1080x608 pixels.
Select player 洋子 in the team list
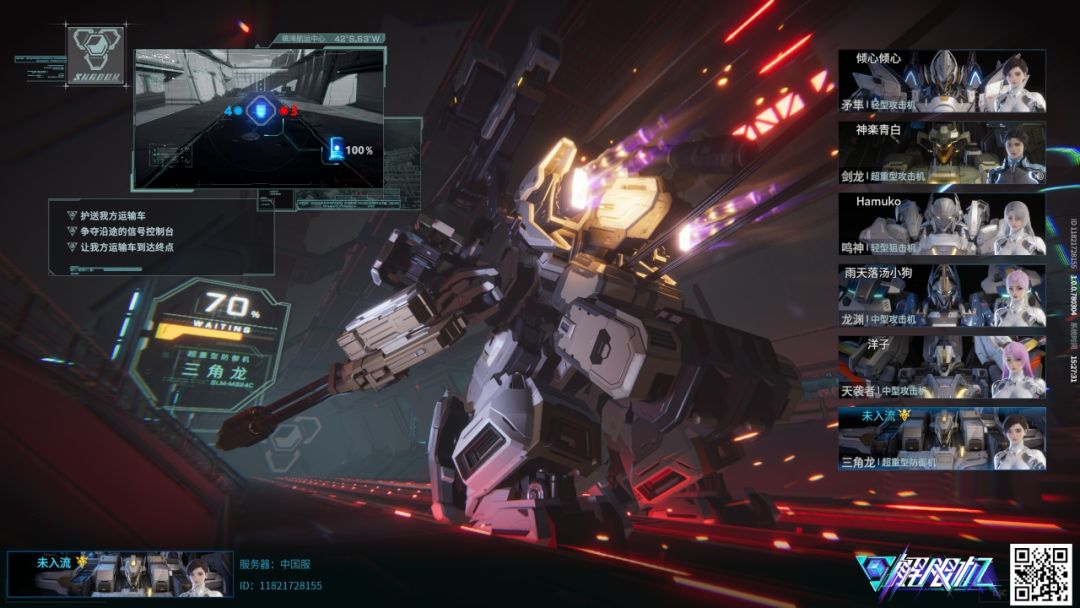click(x=941, y=367)
